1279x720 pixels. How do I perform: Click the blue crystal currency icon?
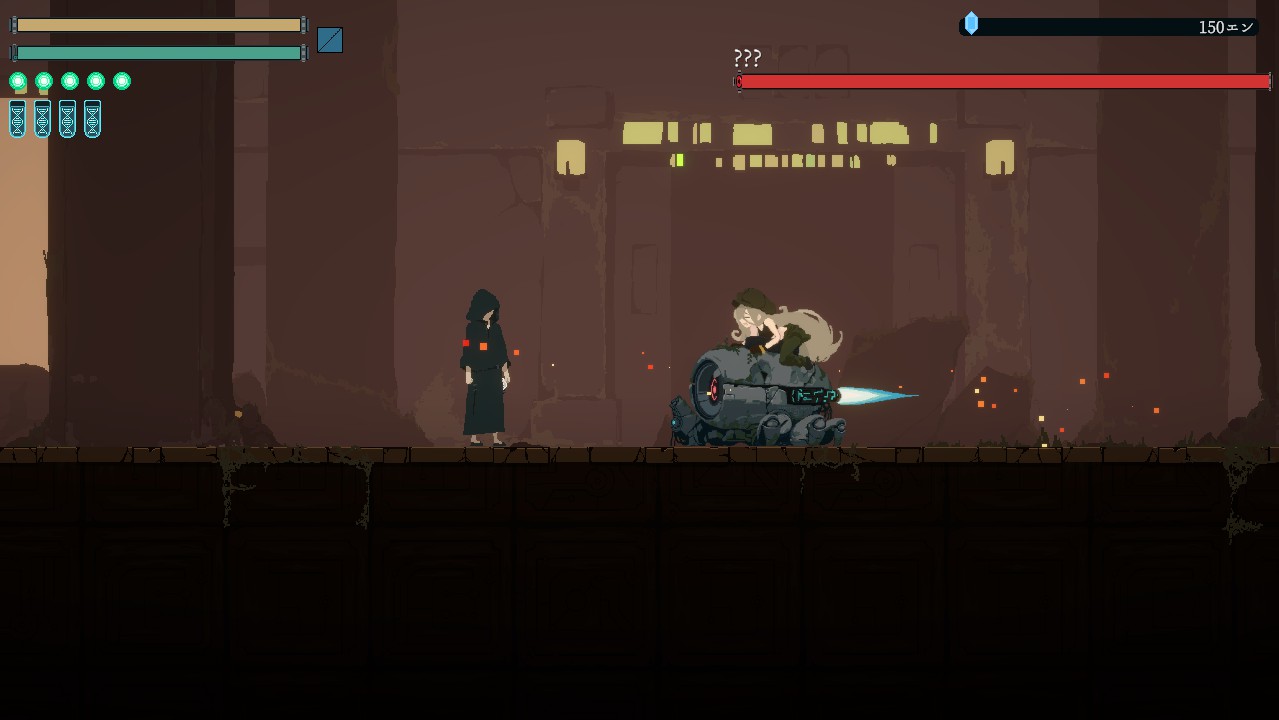pos(971,23)
